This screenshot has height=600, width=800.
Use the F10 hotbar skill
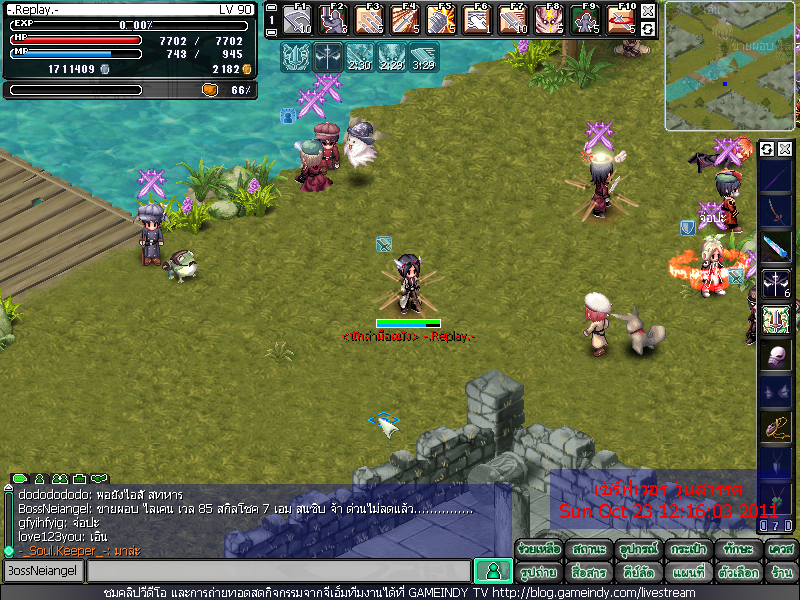point(621,19)
